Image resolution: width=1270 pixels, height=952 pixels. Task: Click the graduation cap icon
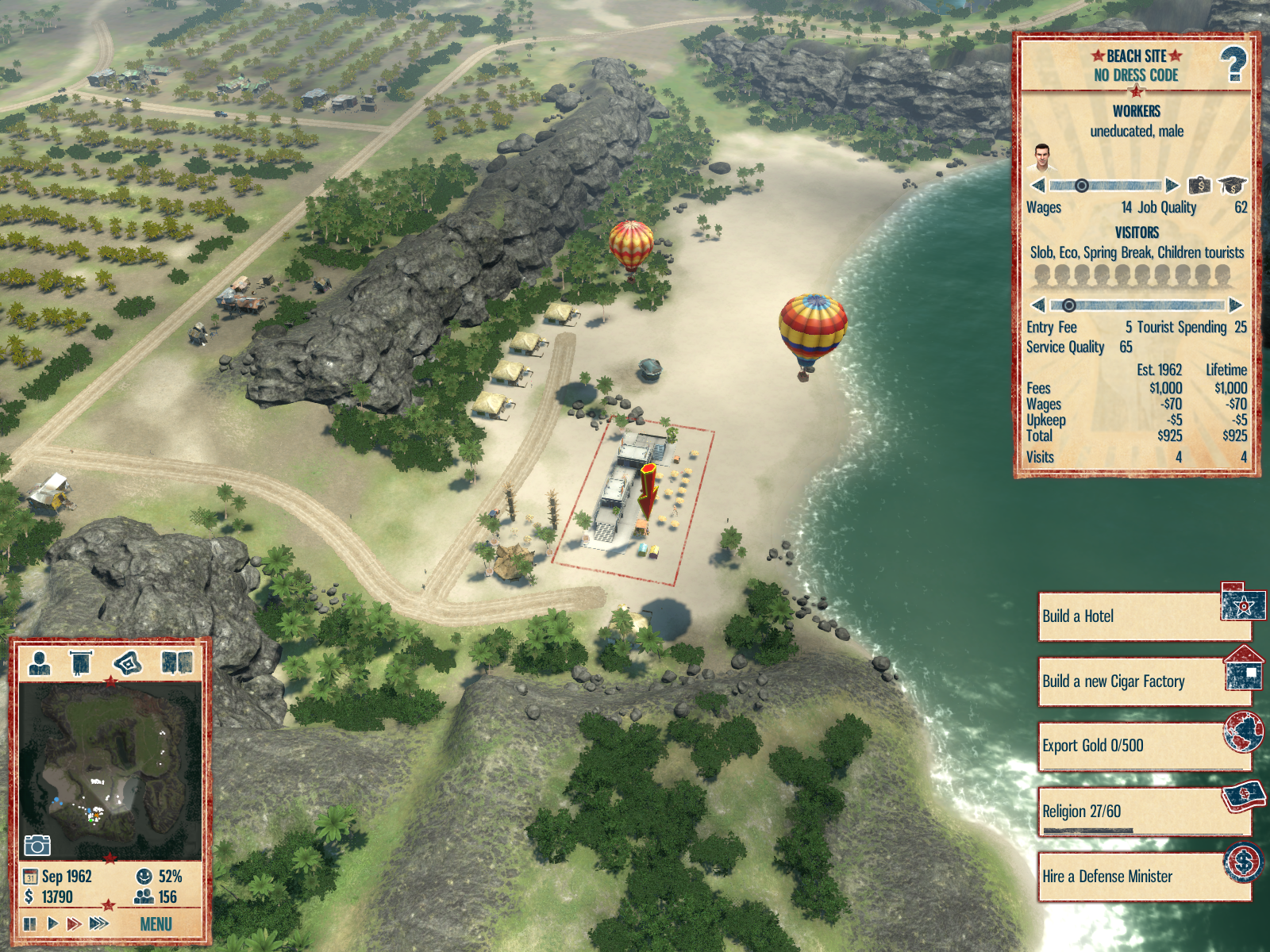pyautogui.click(x=1232, y=186)
